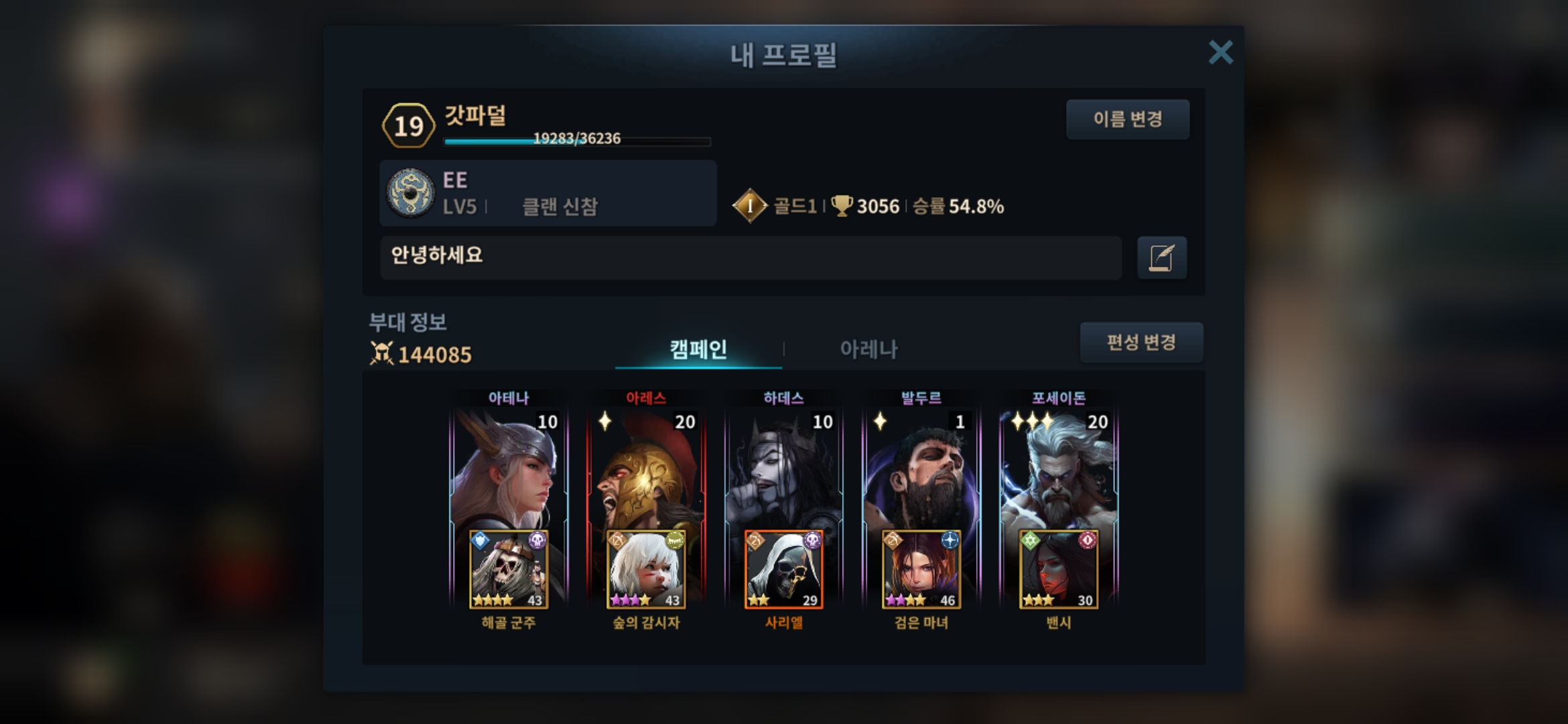Pick the 검은 마녀 unit portrait
This screenshot has height=724, width=1568.
(921, 570)
